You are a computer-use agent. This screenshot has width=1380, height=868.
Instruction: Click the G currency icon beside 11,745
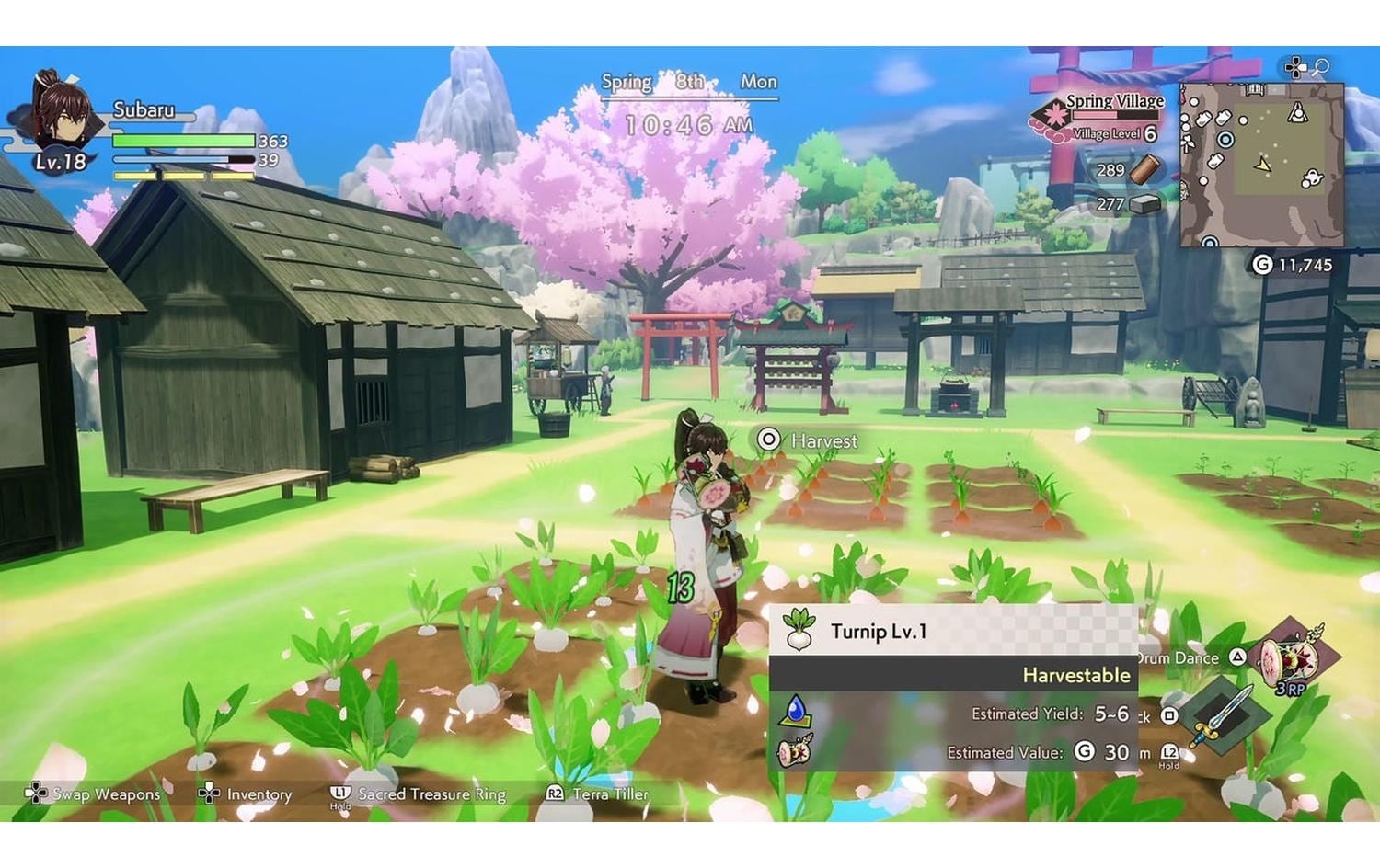coord(1263,262)
